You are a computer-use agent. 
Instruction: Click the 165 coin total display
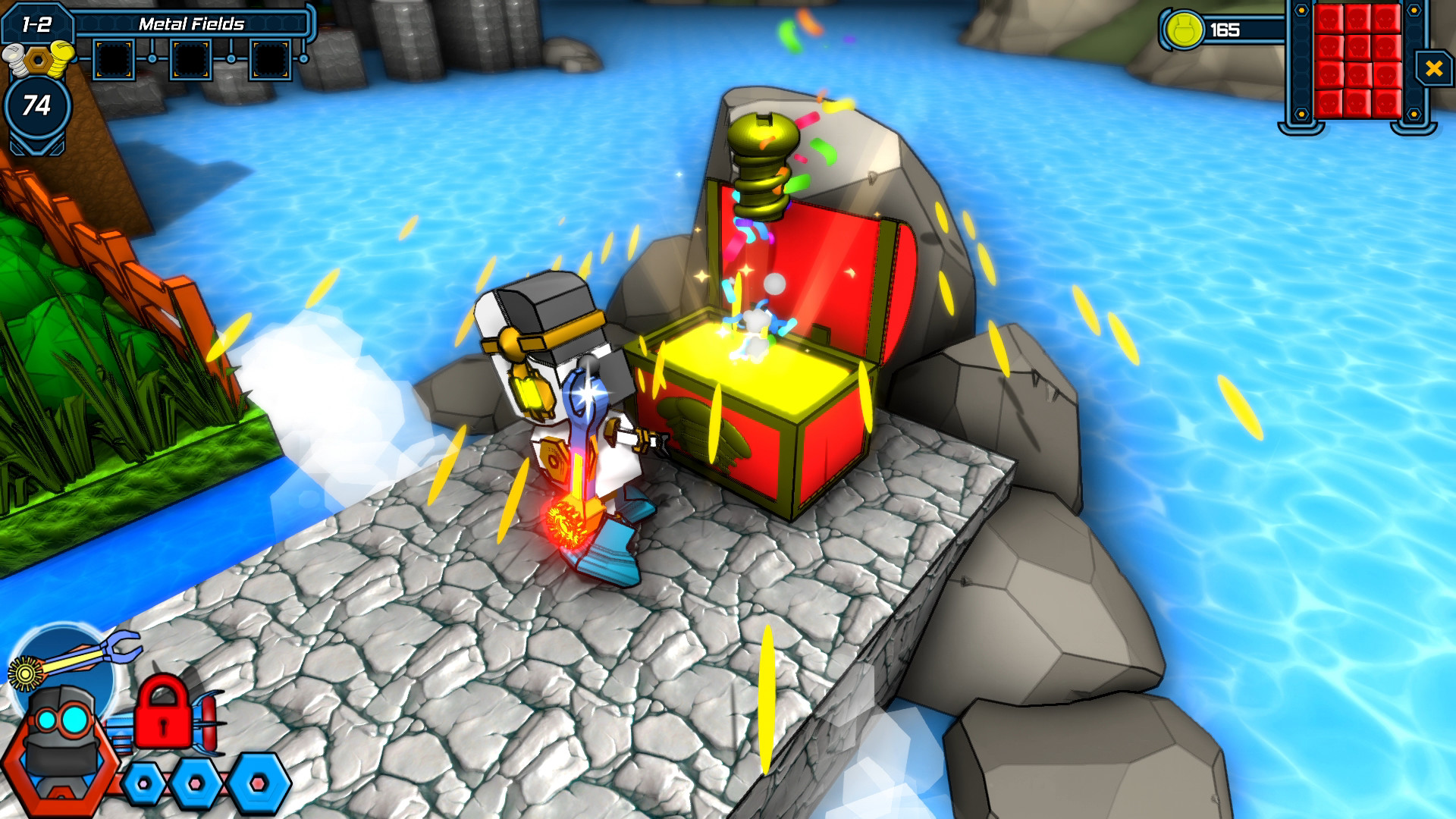tap(1227, 31)
